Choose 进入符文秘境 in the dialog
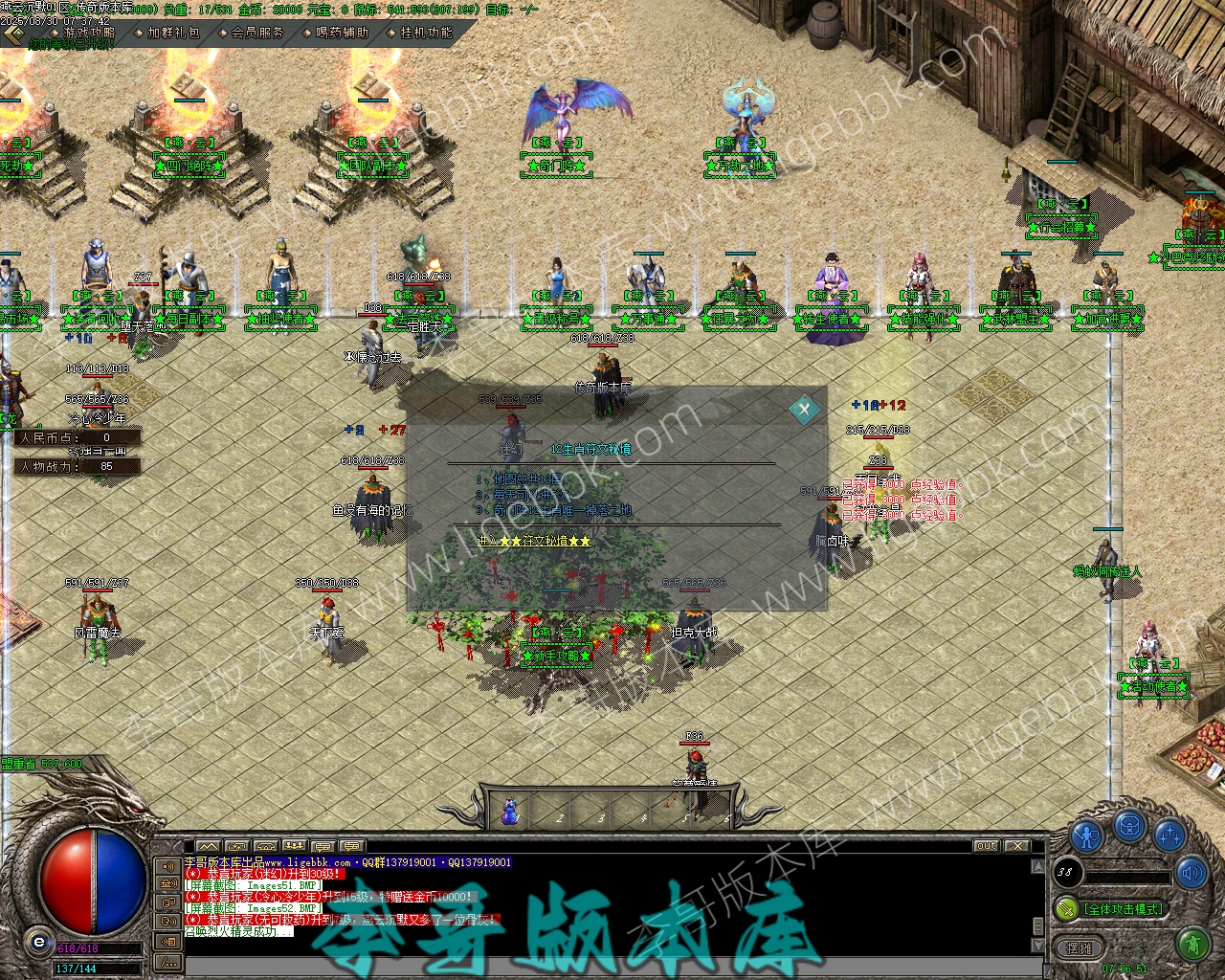Image resolution: width=1225 pixels, height=980 pixels. tap(534, 541)
